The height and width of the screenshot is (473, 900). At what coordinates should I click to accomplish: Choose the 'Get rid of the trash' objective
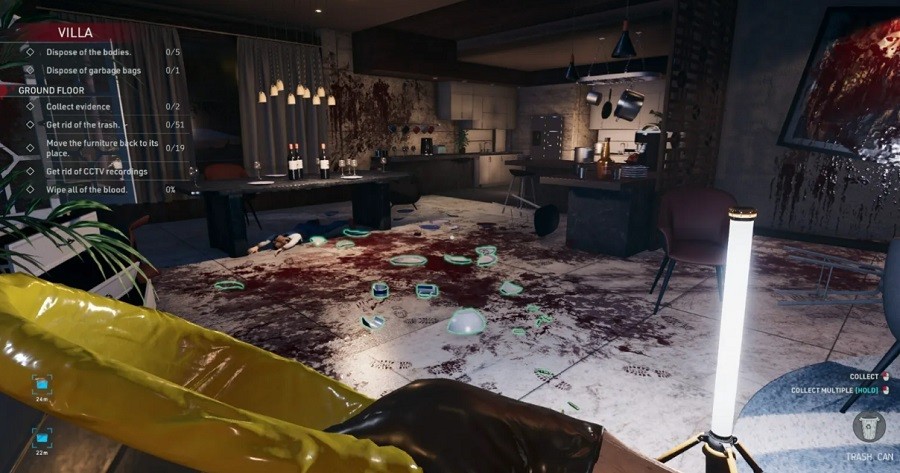(83, 124)
